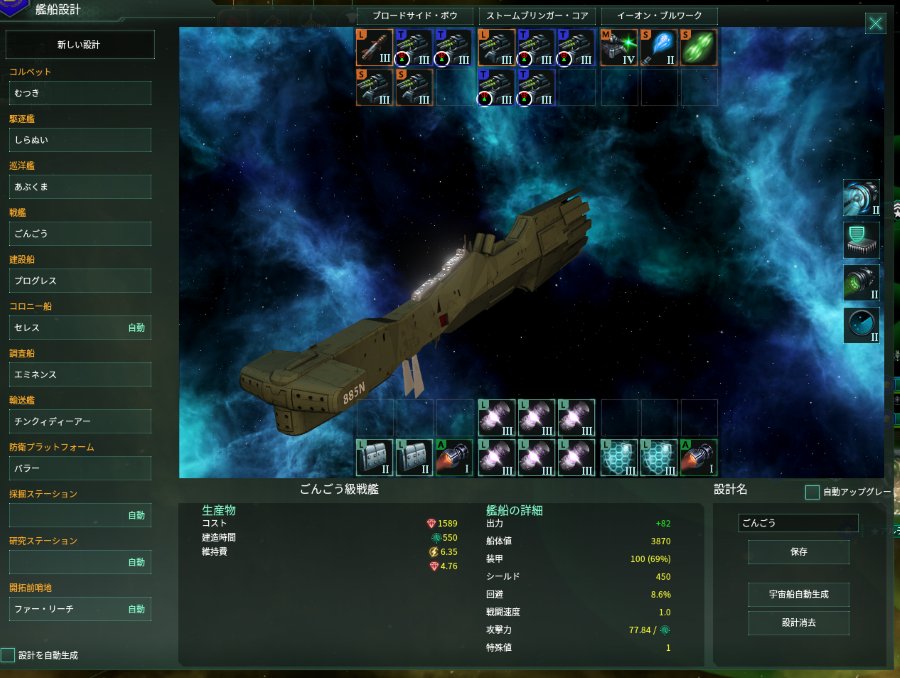Choose the エミネンス science ship design
900x678 pixels.
coord(80,375)
